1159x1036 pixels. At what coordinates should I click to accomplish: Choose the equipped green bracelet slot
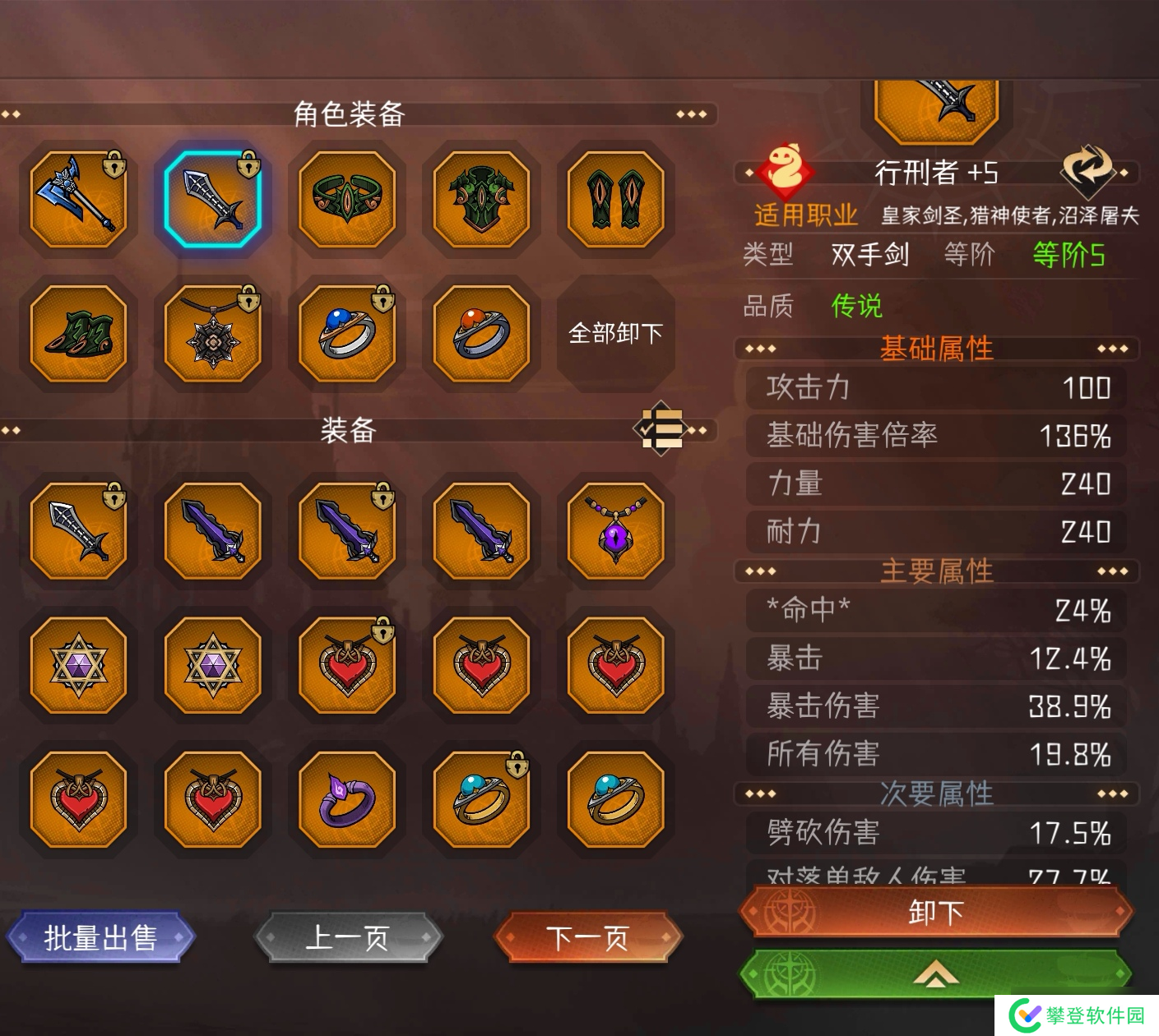[x=347, y=199]
